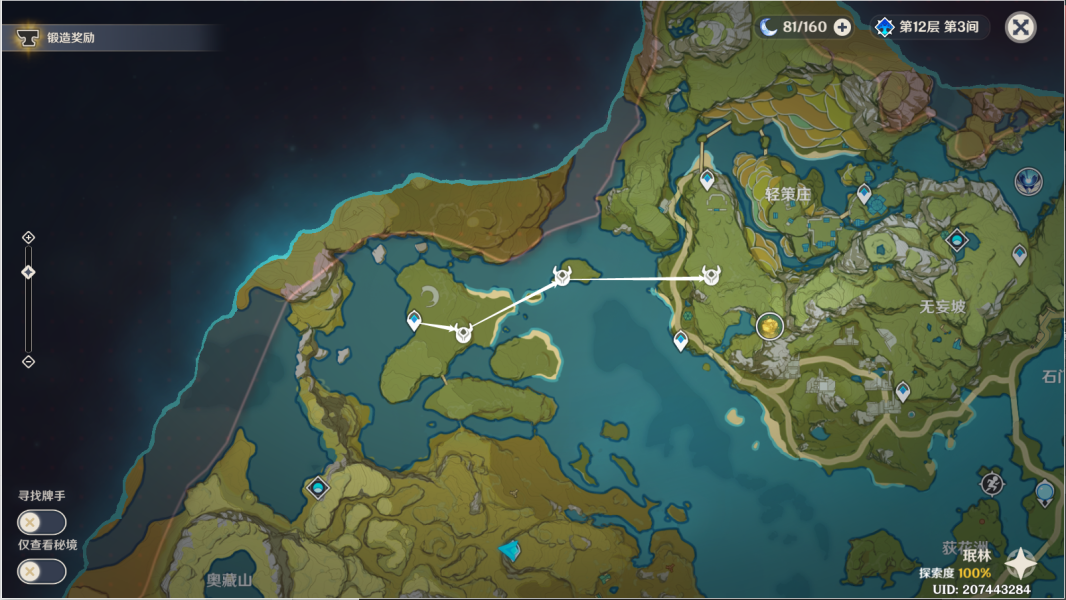
Task: Open the Spiral Abyss 第12层 第3间 indicator
Action: click(x=930, y=27)
